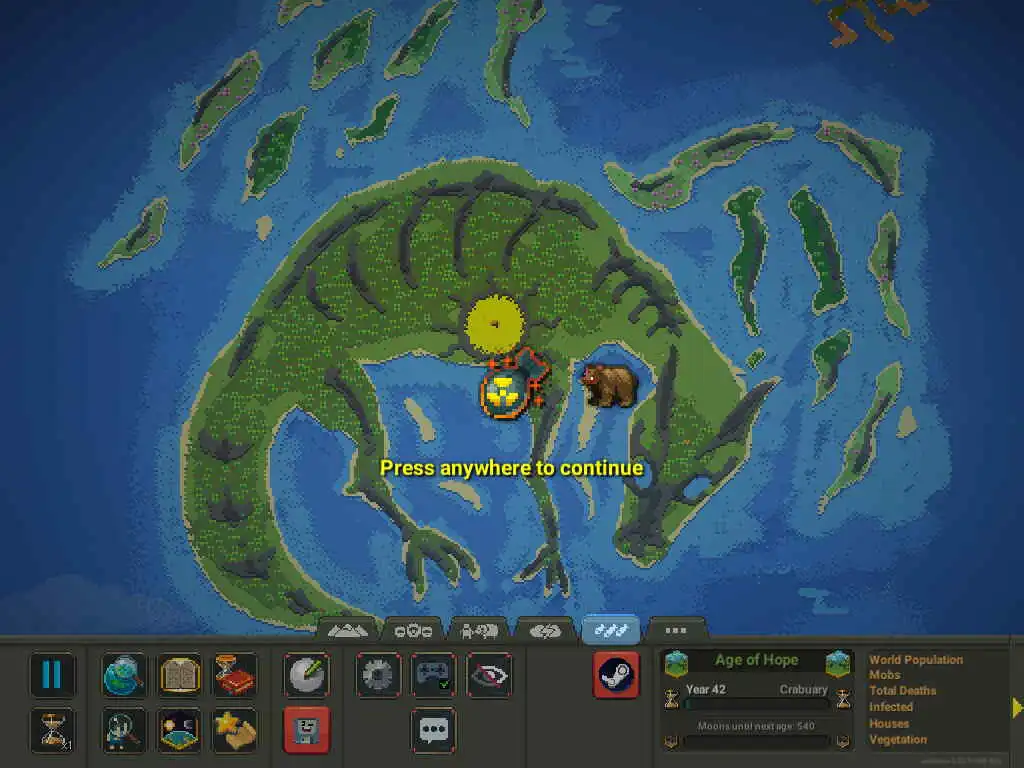The image size is (1024, 768).
Task: Change game speed with the hourglass icon
Action: (51, 729)
